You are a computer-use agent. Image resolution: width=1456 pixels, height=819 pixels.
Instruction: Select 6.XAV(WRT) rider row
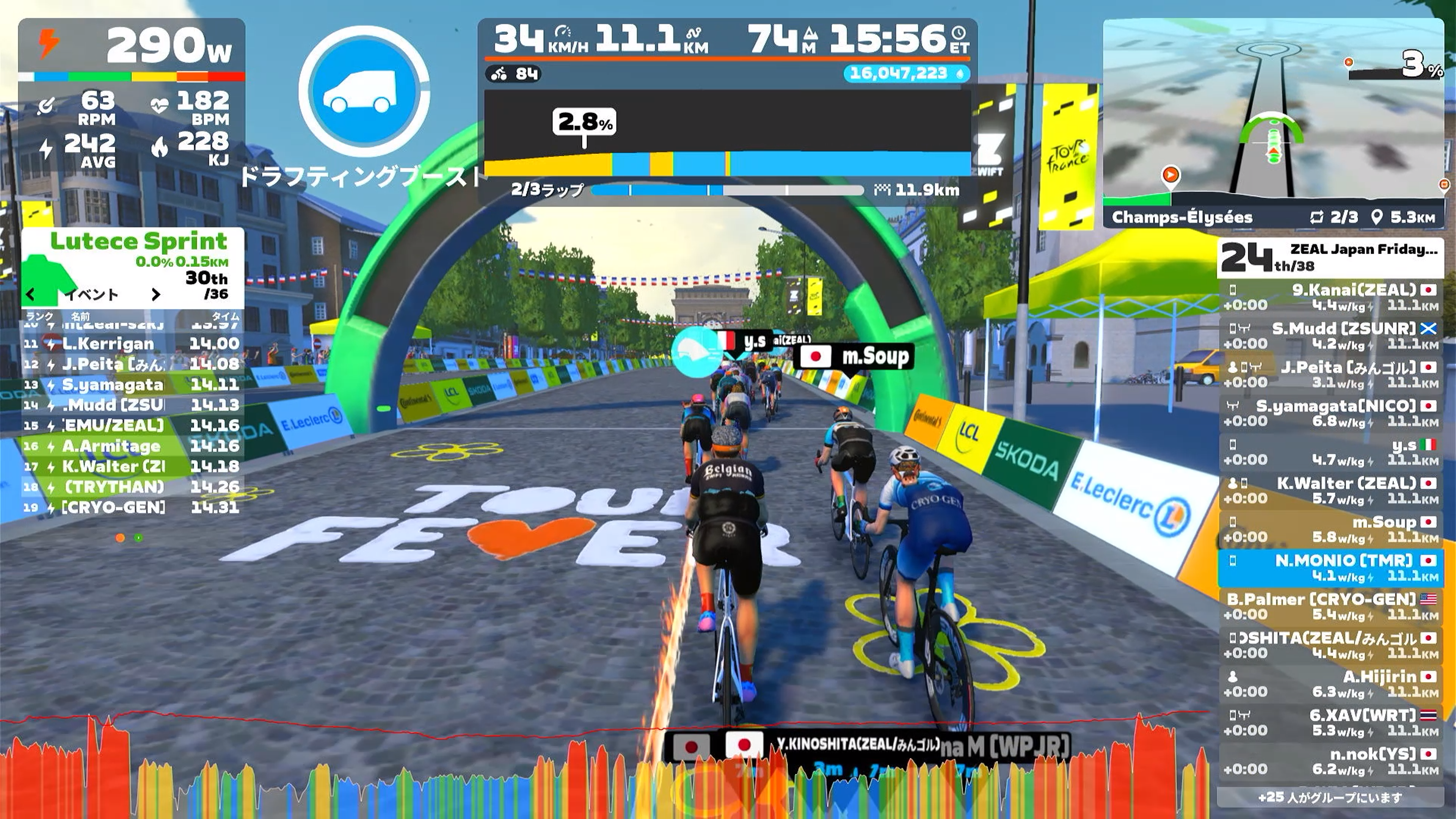pyautogui.click(x=1330, y=722)
